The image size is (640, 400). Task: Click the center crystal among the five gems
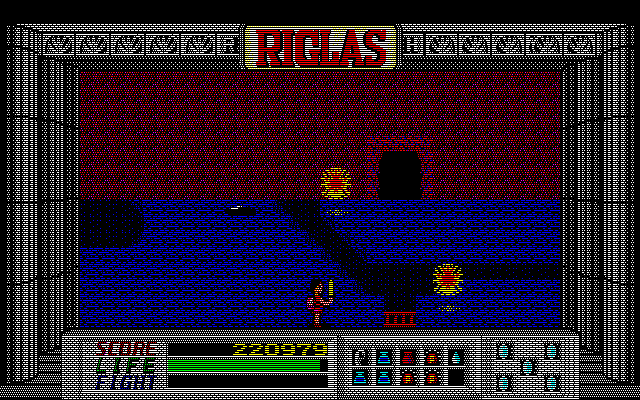528,366
